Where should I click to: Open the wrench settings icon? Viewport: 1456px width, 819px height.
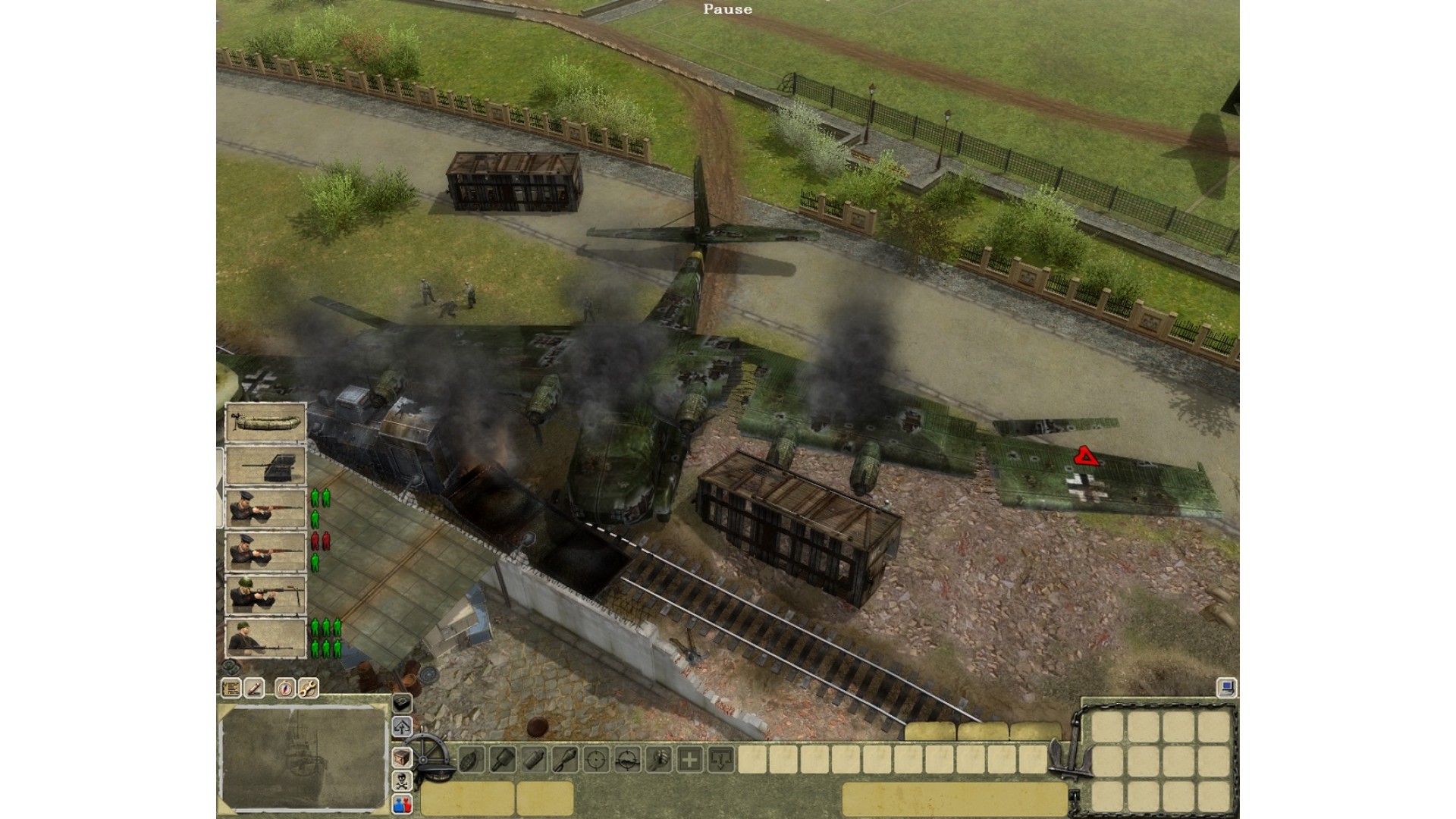click(308, 688)
